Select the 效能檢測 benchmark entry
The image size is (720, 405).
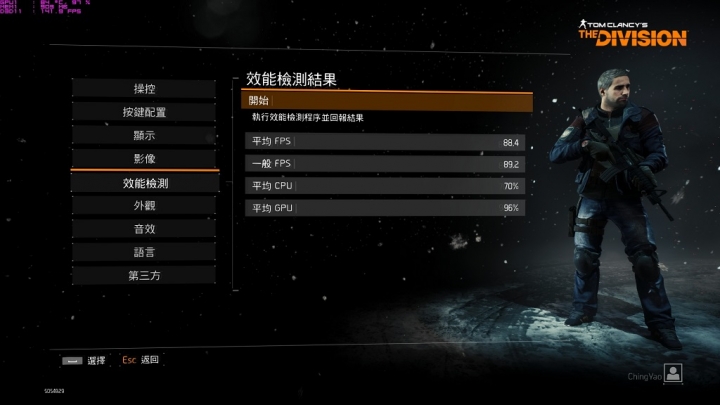coord(144,183)
